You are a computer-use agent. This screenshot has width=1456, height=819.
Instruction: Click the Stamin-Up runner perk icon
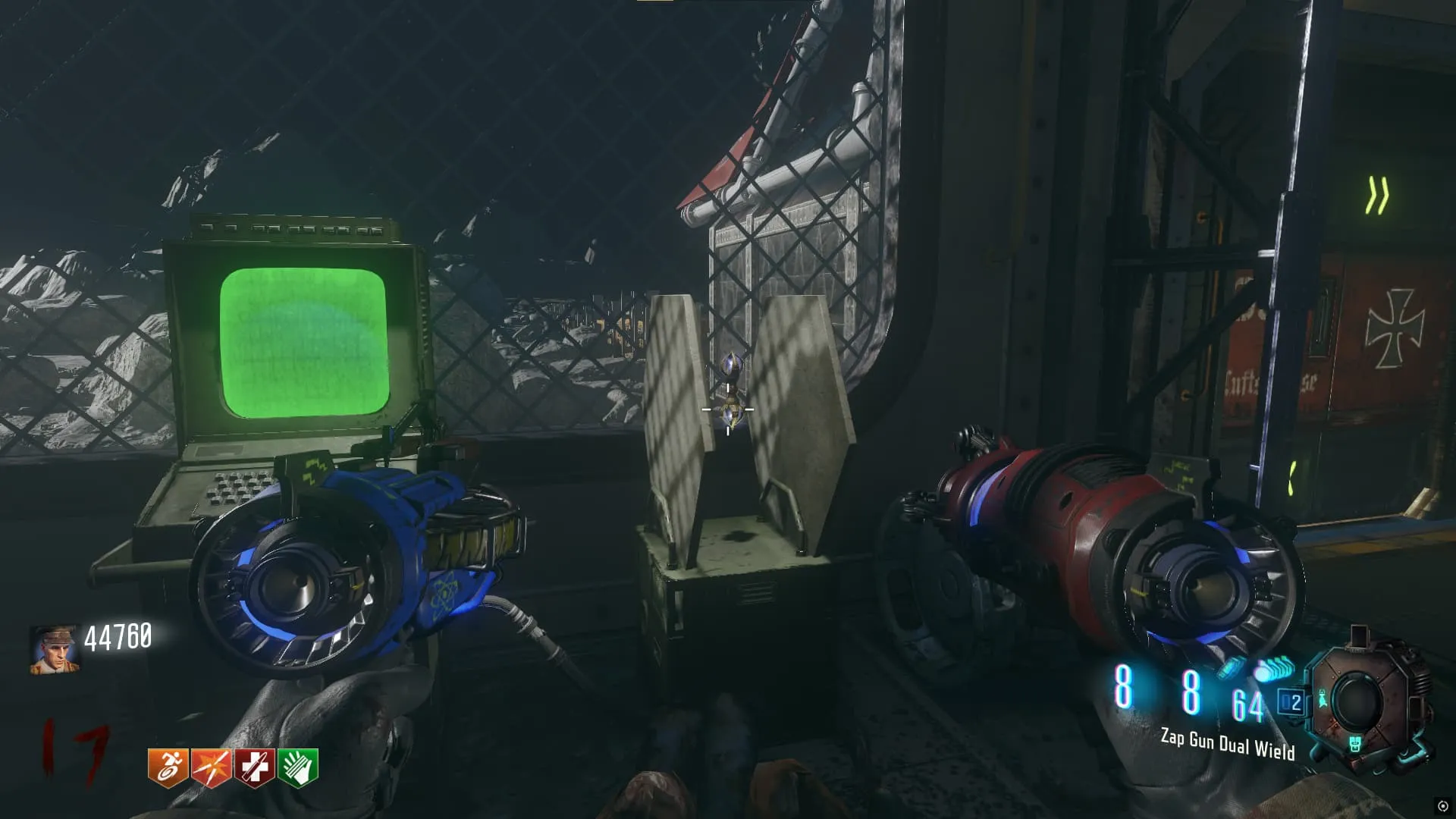pos(168,767)
